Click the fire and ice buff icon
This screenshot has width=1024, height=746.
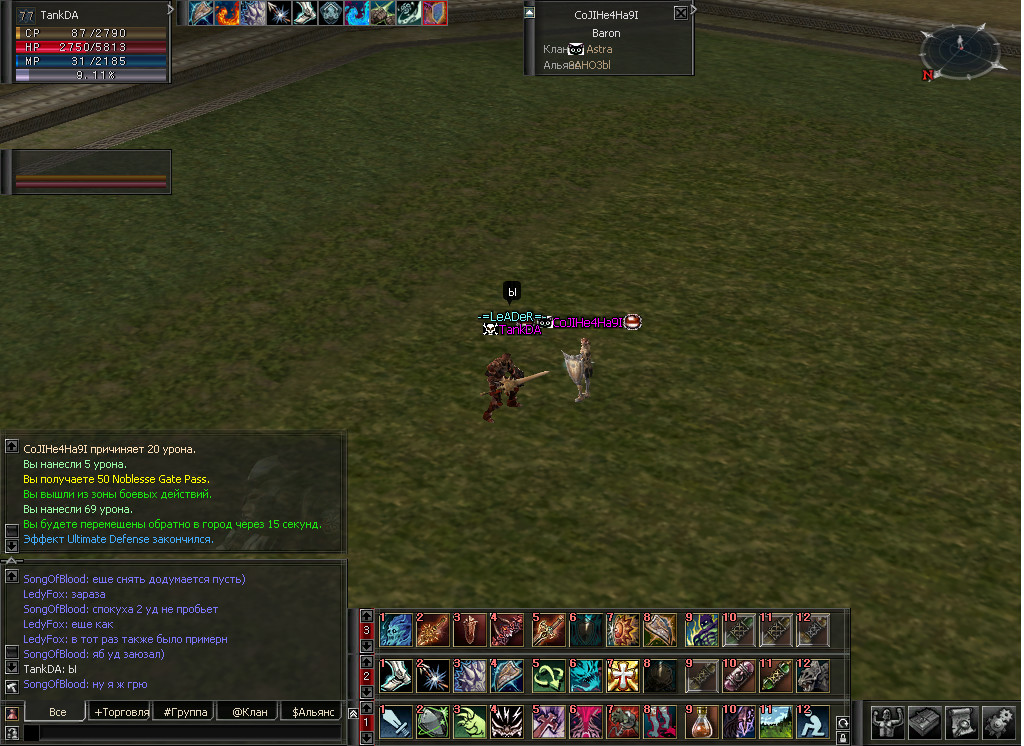coord(229,13)
